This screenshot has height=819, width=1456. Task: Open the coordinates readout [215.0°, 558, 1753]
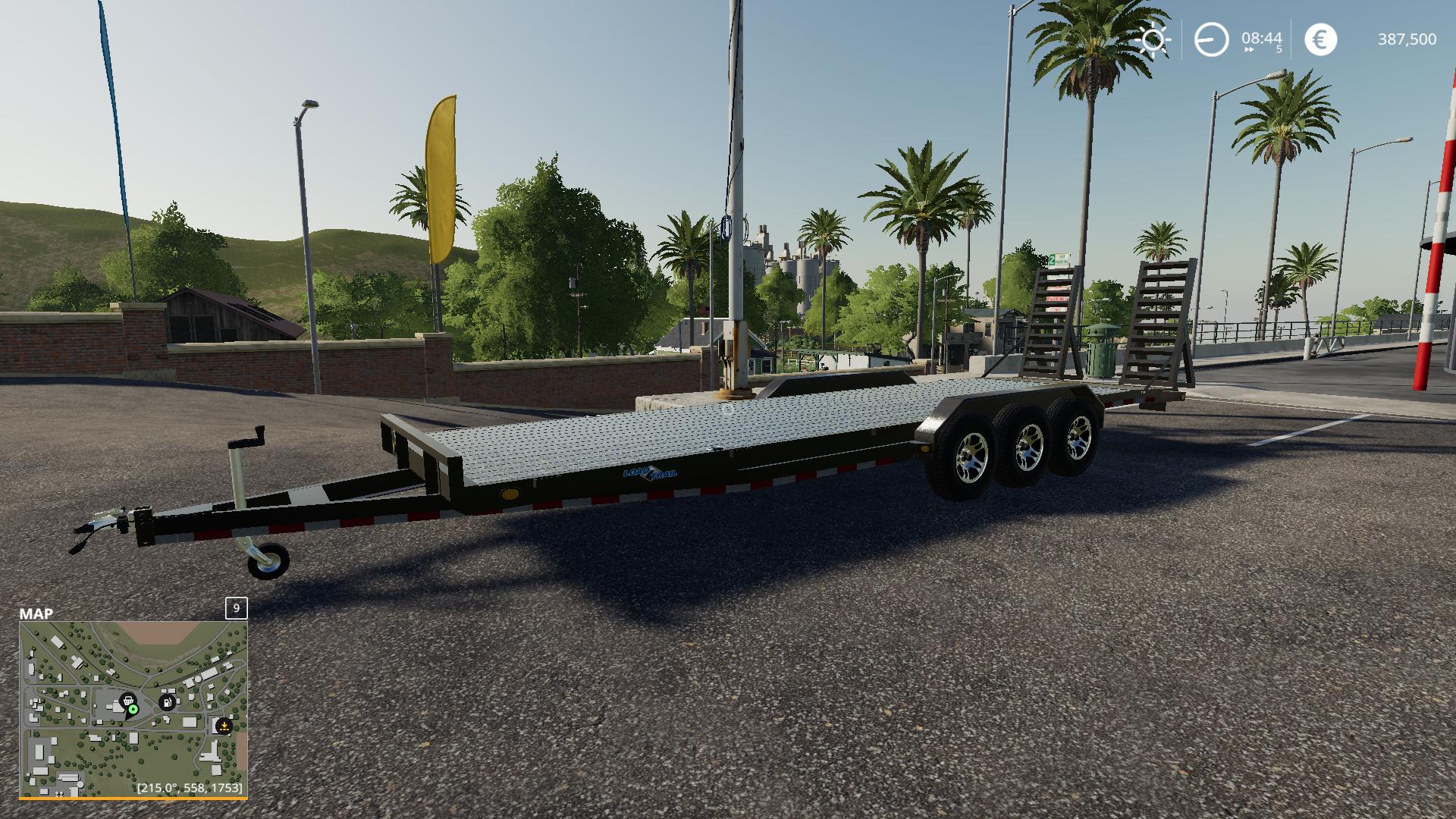(190, 787)
